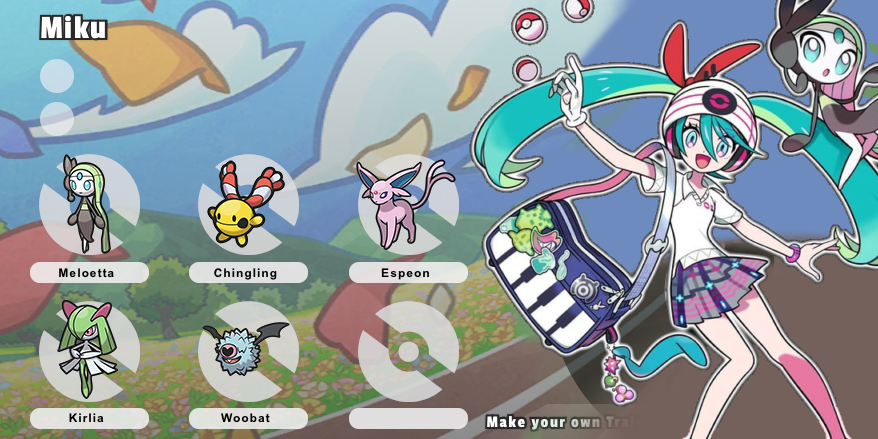Choose the Woobat team slot

click(x=247, y=351)
